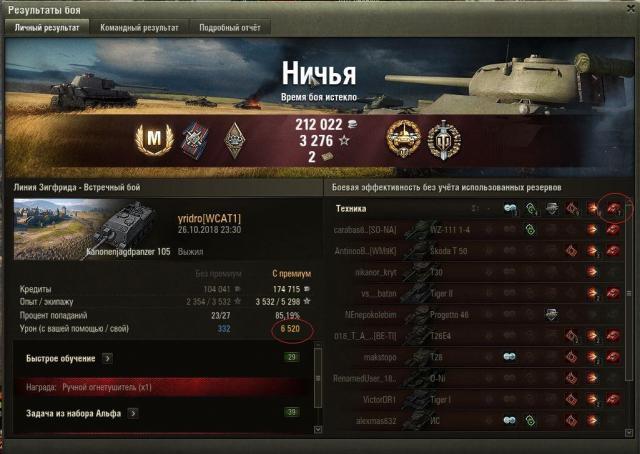
Task: Choose the nikanor_kryt T30 row
Action: tap(470, 271)
